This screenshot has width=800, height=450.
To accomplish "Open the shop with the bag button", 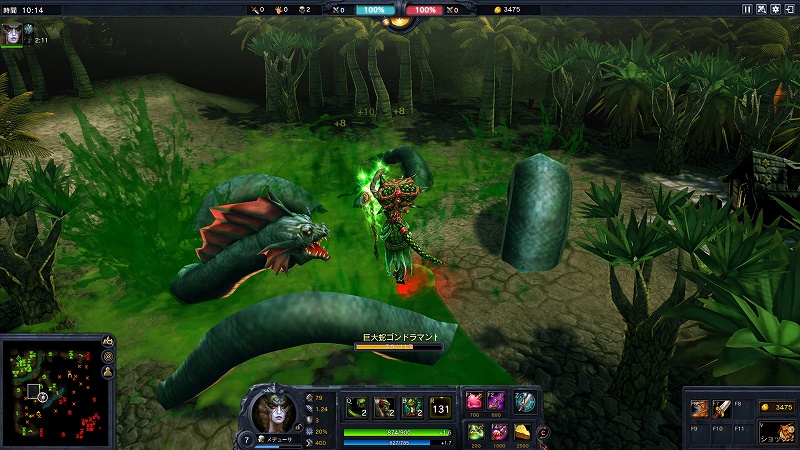I will [x=775, y=431].
